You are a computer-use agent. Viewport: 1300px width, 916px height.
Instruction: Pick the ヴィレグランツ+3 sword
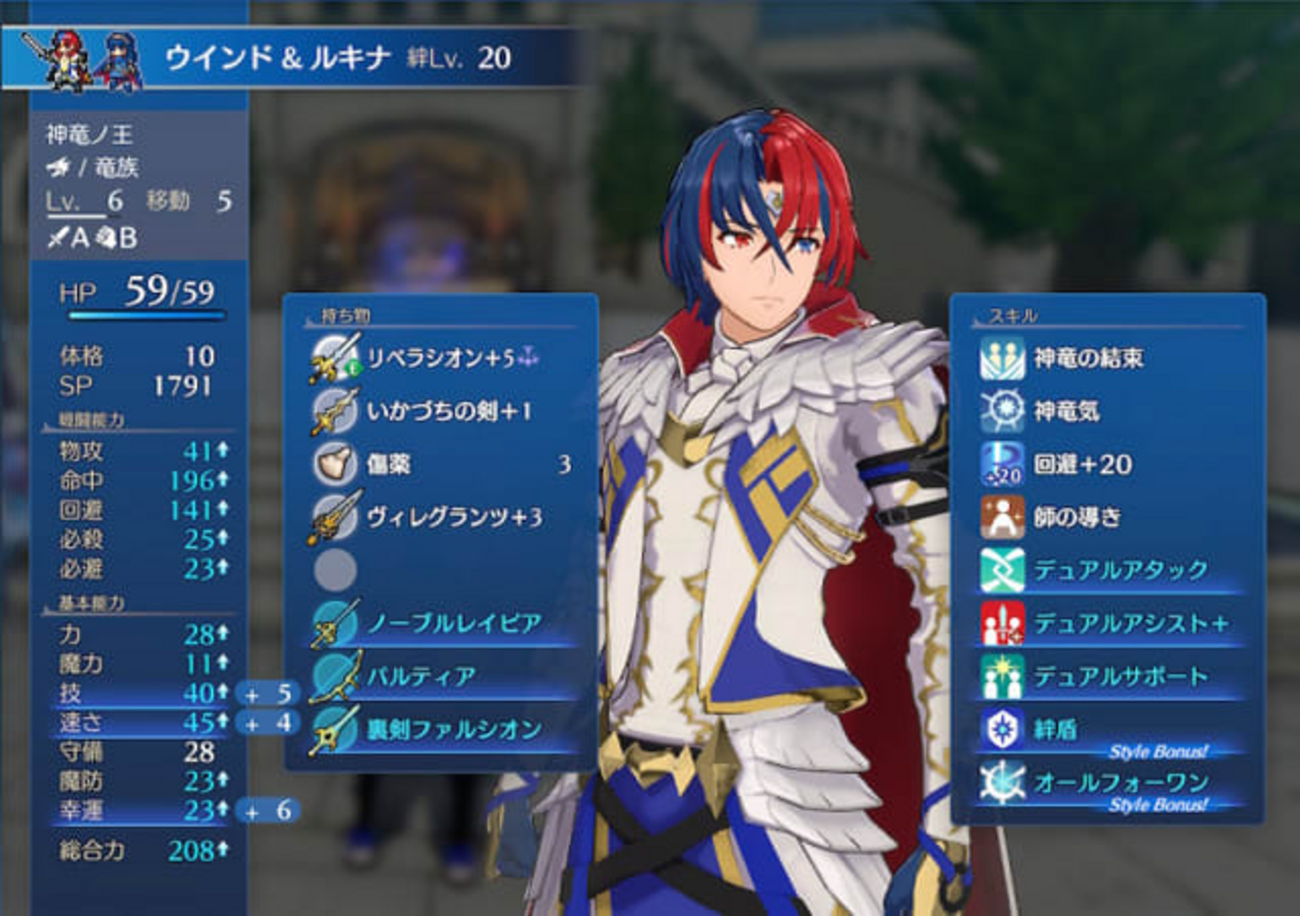440,518
